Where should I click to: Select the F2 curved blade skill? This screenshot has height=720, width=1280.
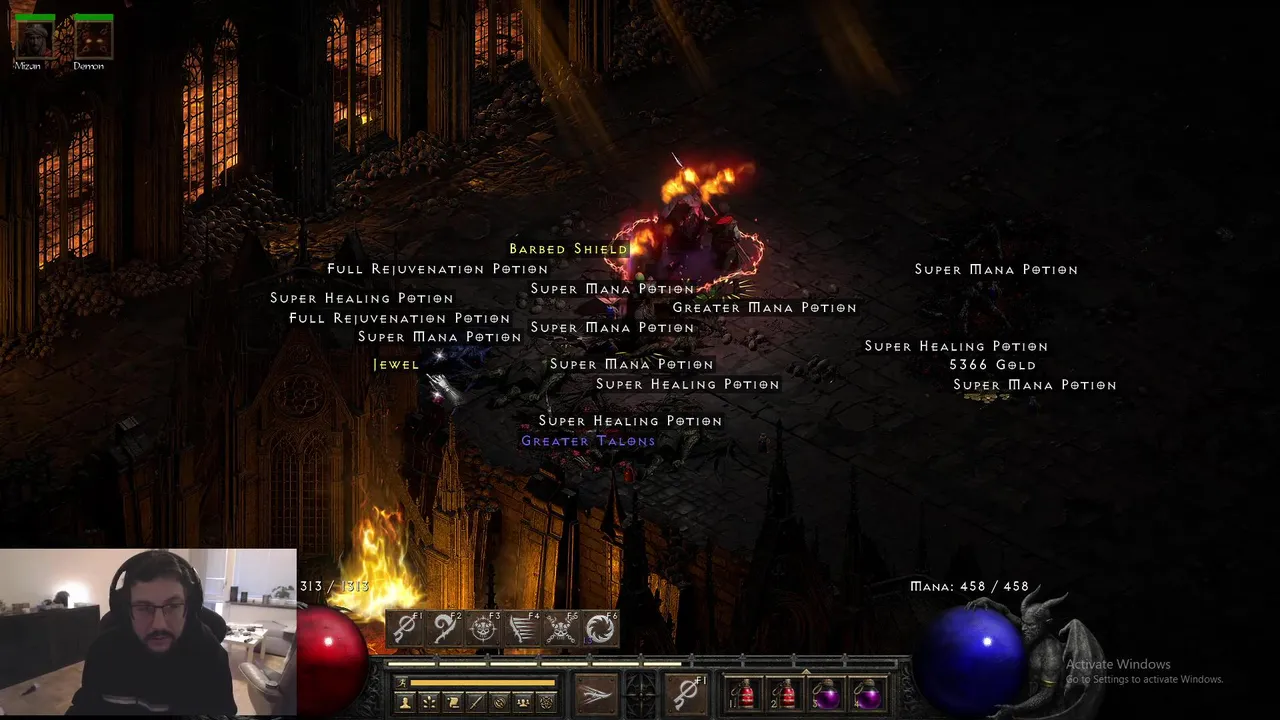tap(444, 628)
